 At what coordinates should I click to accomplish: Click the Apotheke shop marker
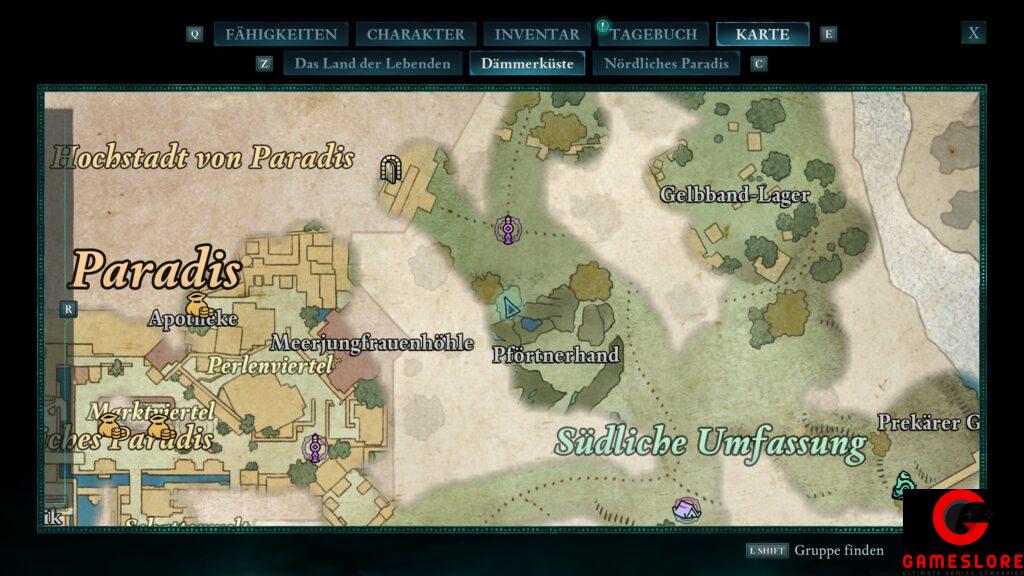(x=197, y=304)
